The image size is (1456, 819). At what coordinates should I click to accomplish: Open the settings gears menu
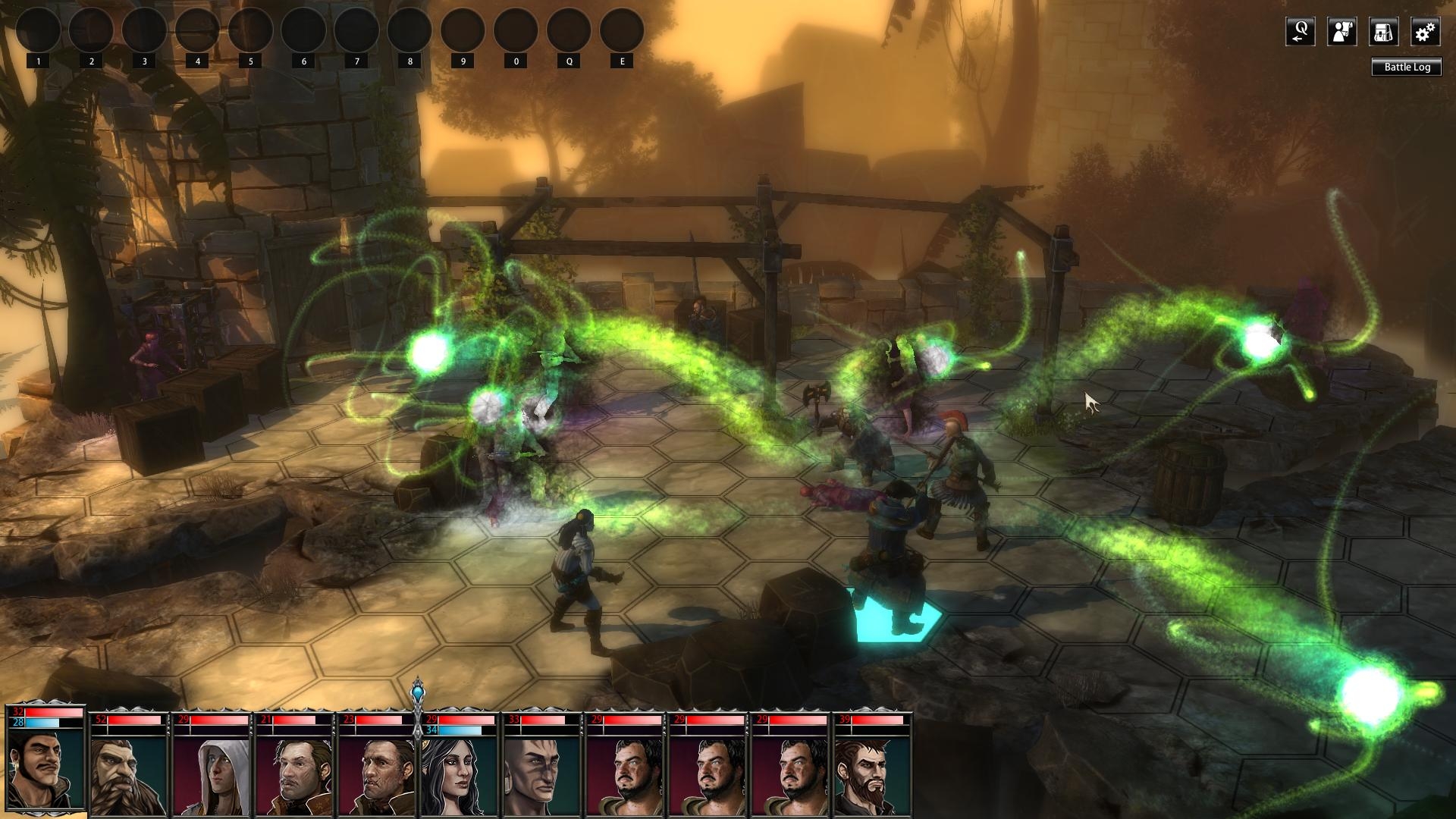pyautogui.click(x=1425, y=32)
